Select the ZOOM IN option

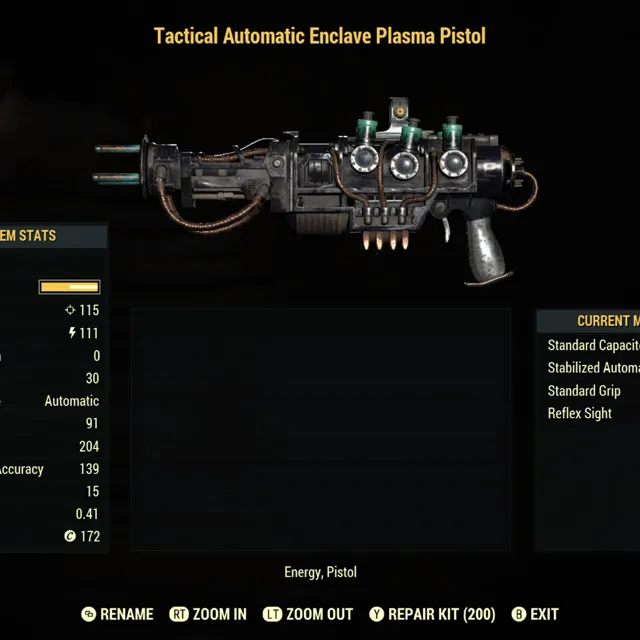pyautogui.click(x=209, y=614)
